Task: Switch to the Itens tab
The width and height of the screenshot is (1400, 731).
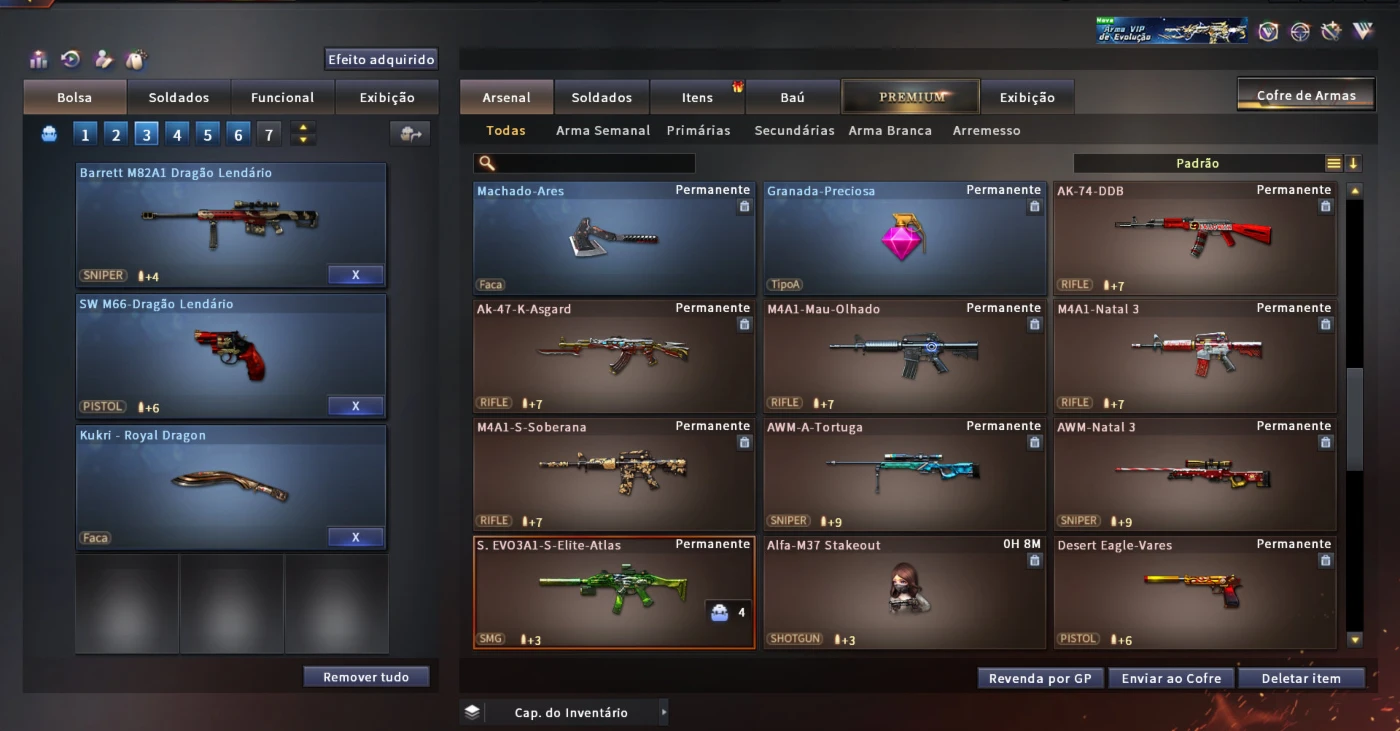Action: pyautogui.click(x=697, y=98)
